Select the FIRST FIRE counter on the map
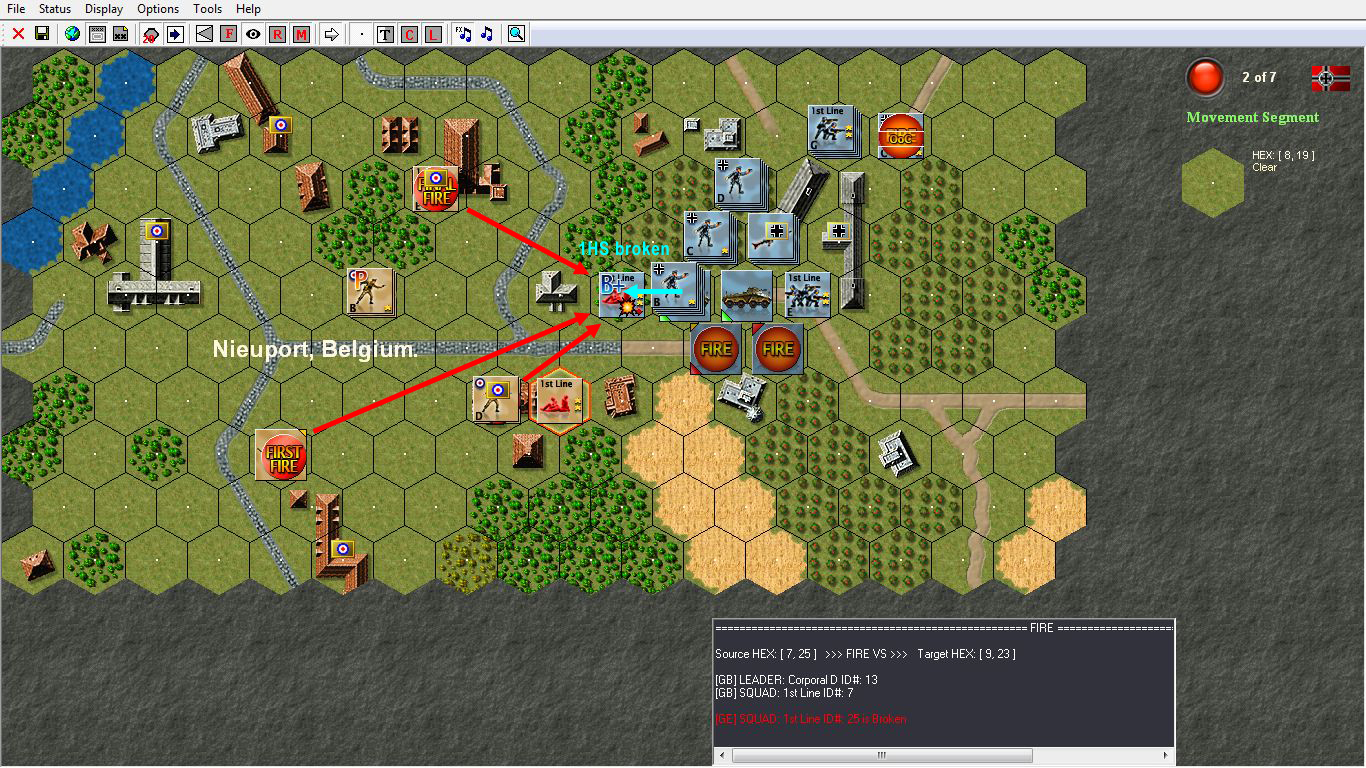Image resolution: width=1366 pixels, height=768 pixels. (281, 454)
